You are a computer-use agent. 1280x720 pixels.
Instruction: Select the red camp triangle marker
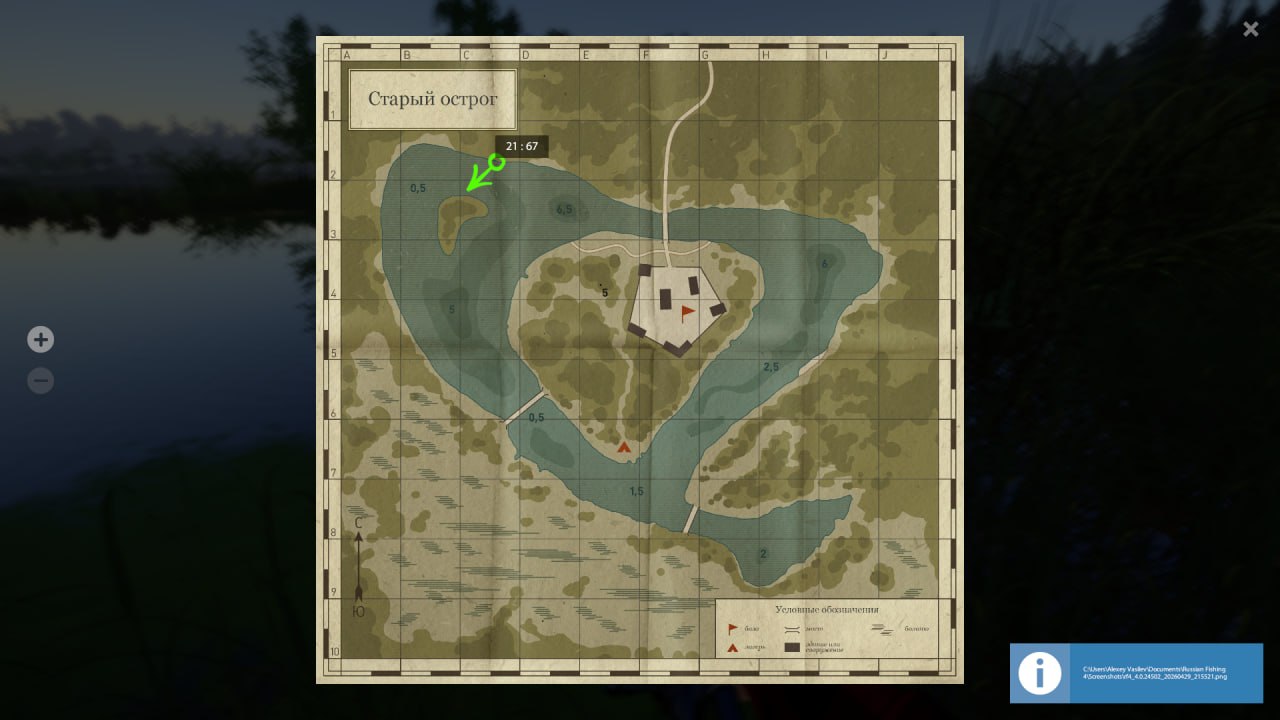624,446
